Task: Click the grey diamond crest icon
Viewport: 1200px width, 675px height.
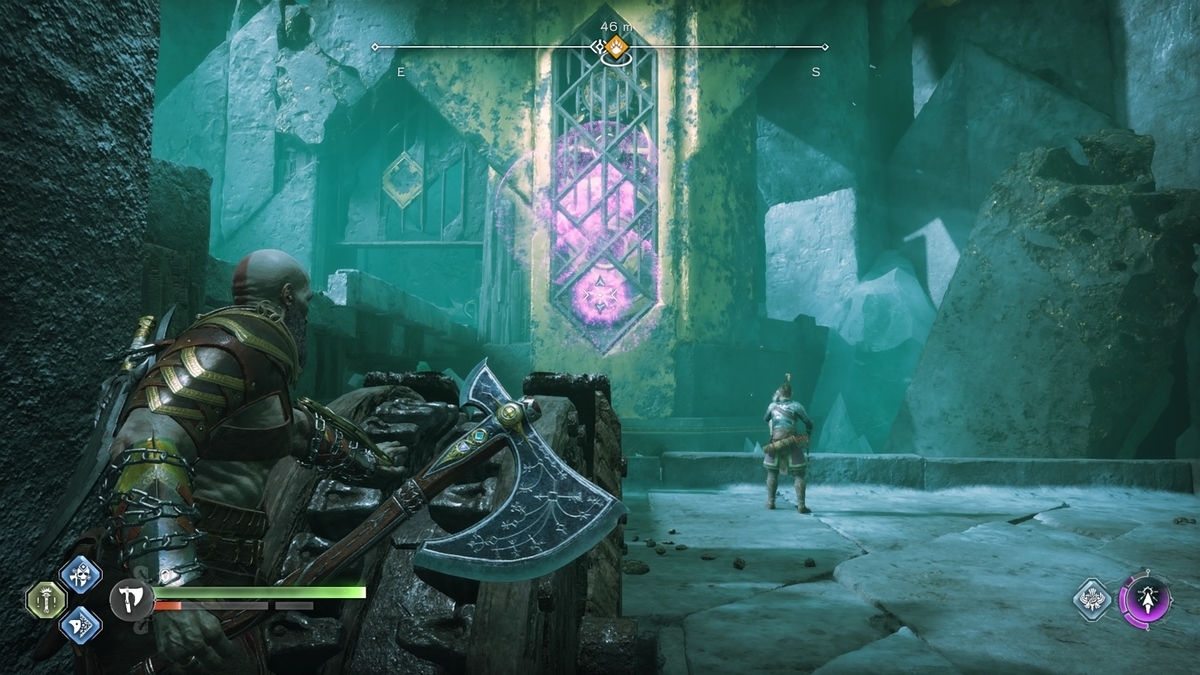Action: (1094, 600)
